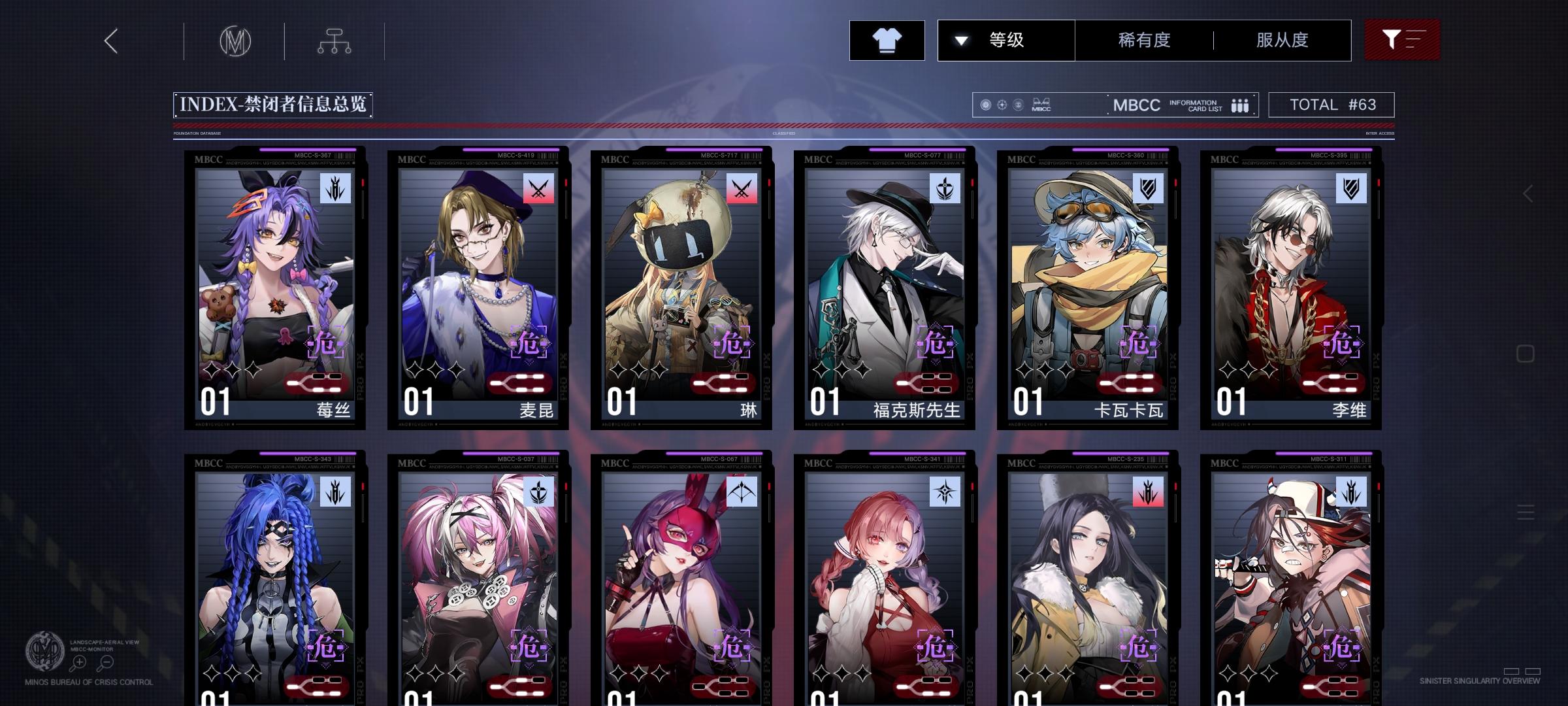
Task: Open the 等级 sorting dropdown
Action: click(x=1006, y=40)
